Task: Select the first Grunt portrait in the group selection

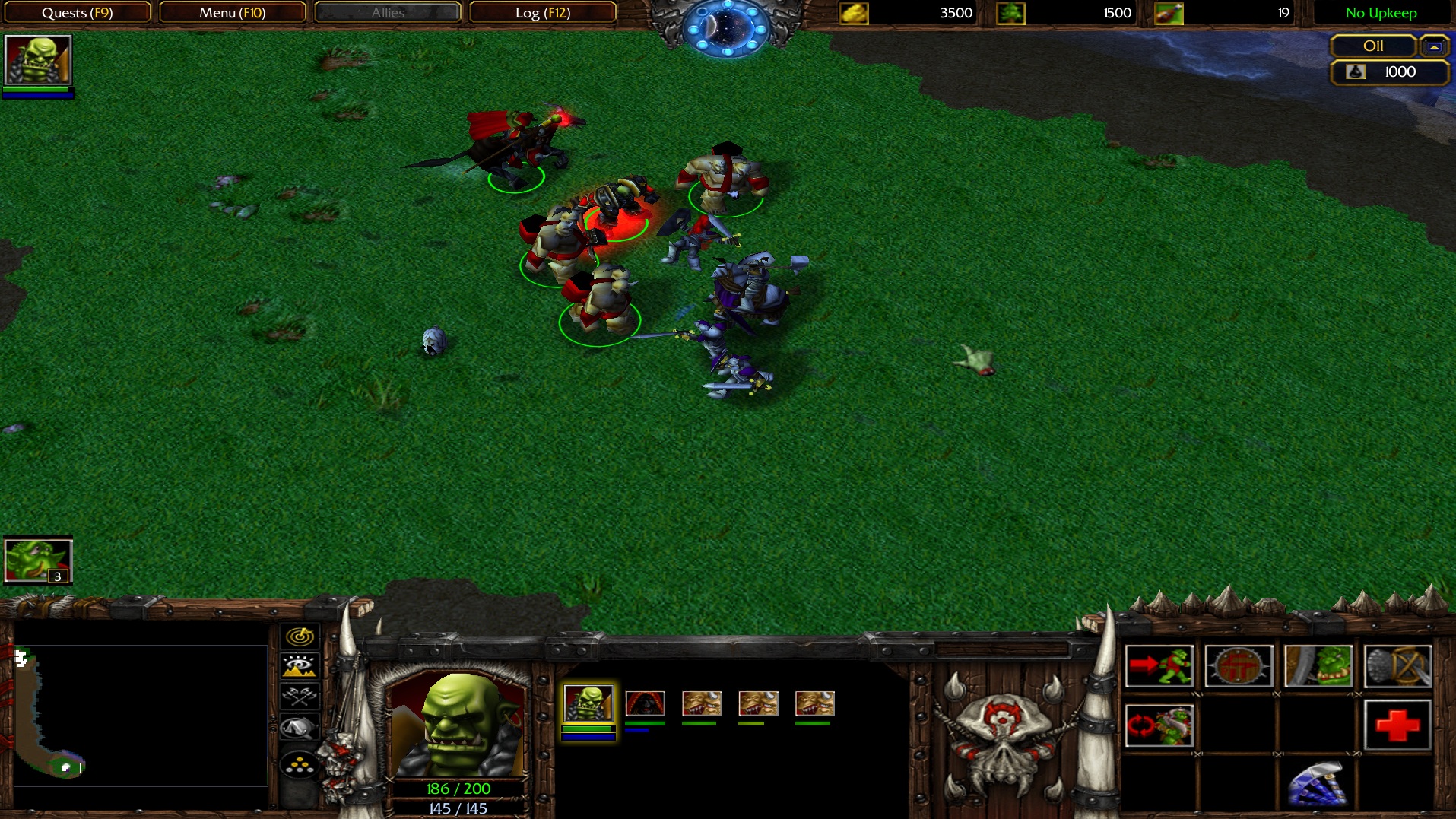Action: [589, 703]
